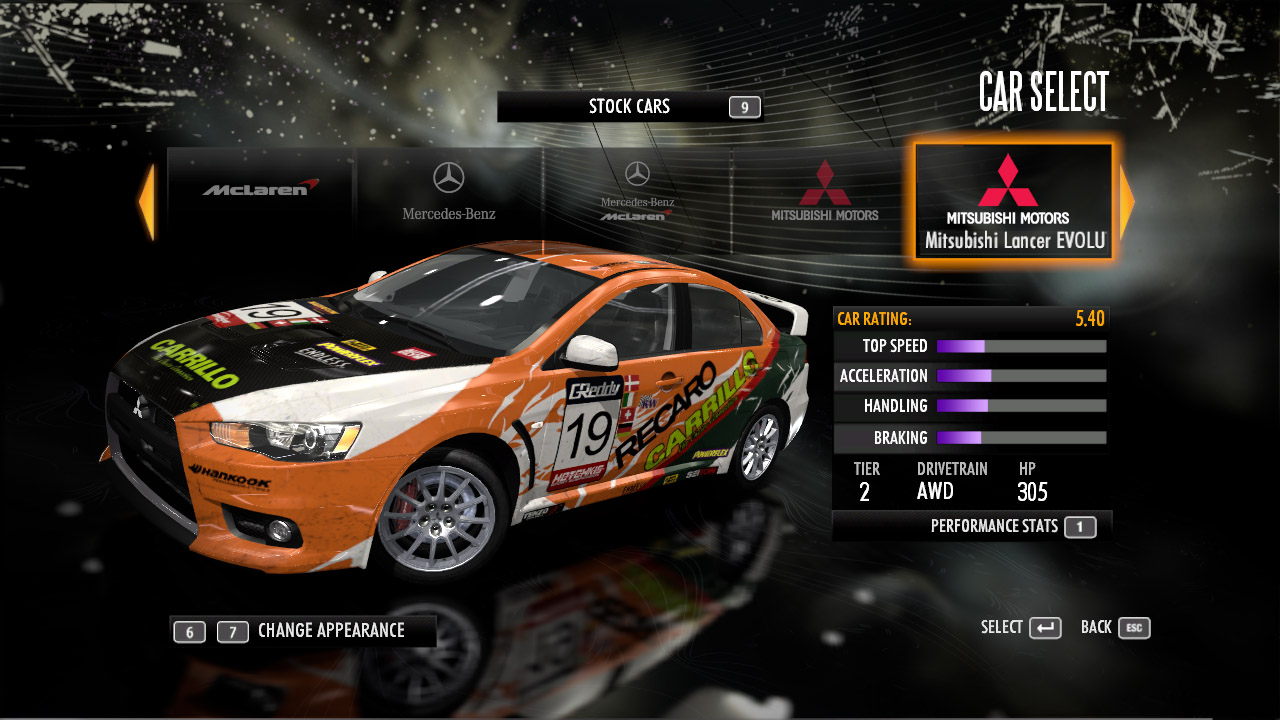Click the highlighted Mitsubishi Lancer Evolution tile
Screen dimensions: 1280x720
click(x=1014, y=202)
